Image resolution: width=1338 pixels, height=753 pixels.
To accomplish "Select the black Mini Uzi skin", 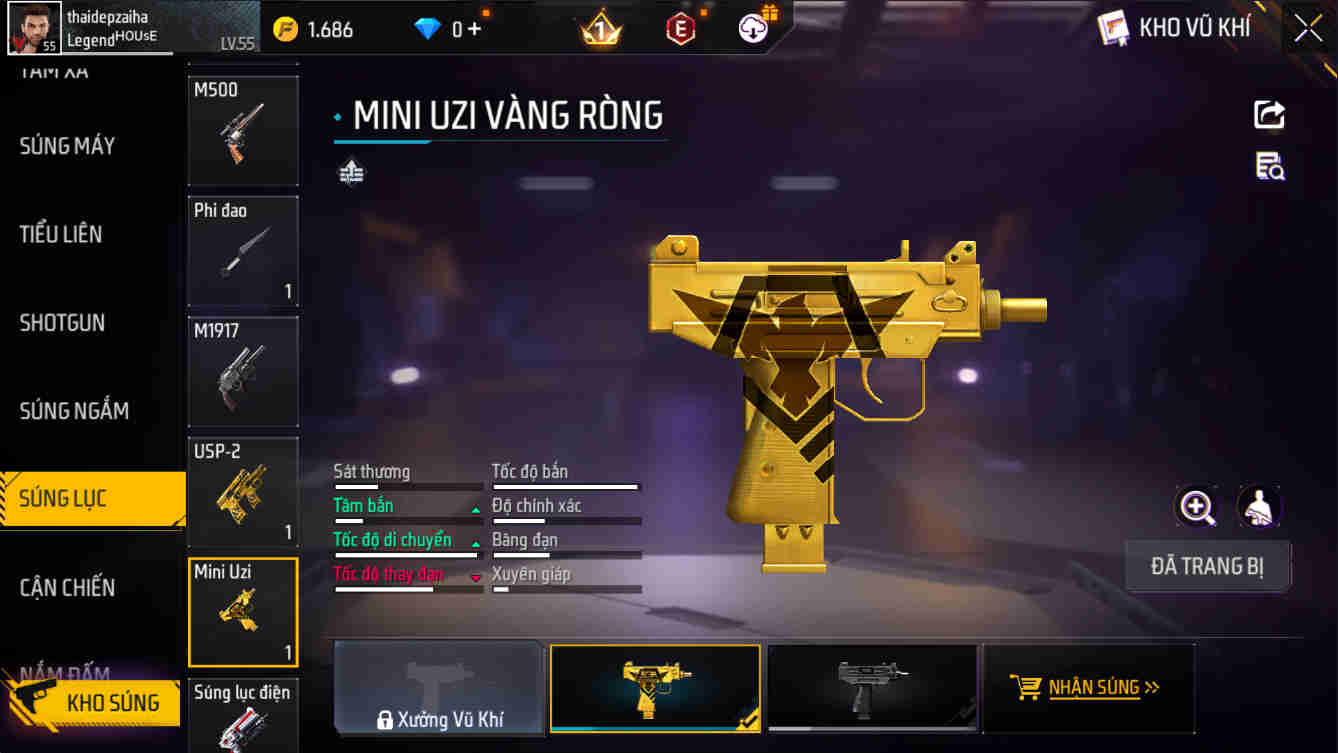I will click(872, 688).
